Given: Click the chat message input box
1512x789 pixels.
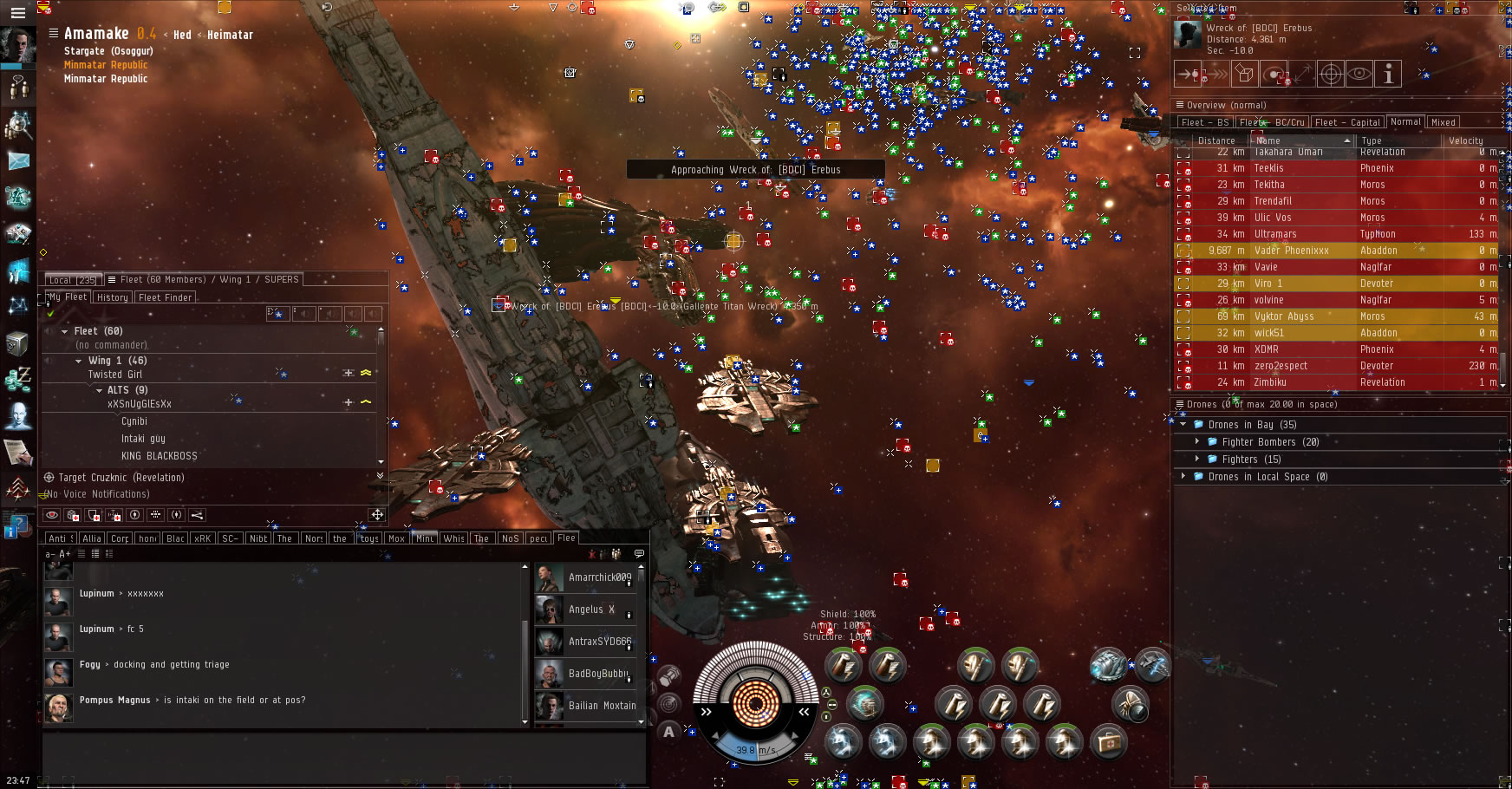Looking at the screenshot, I should click(x=342, y=754).
